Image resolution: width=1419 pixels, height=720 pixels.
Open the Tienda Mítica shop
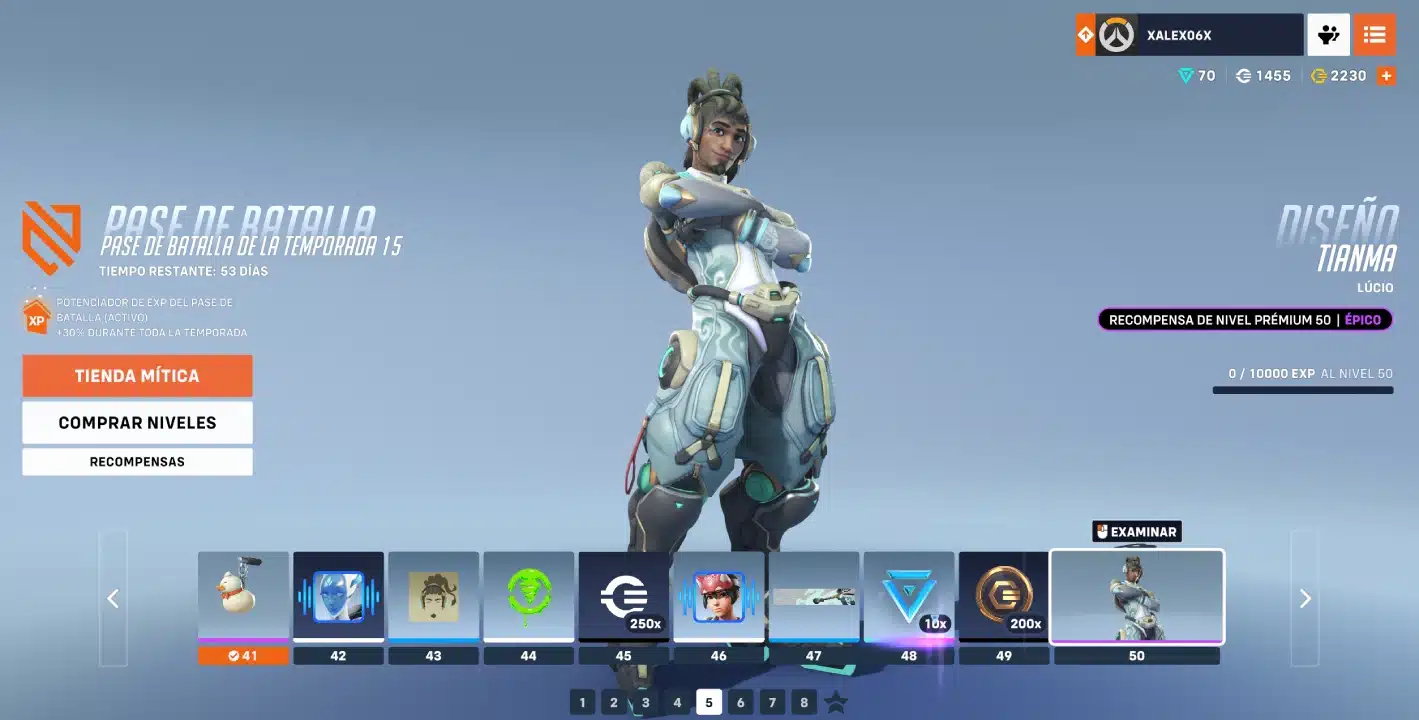(x=137, y=376)
